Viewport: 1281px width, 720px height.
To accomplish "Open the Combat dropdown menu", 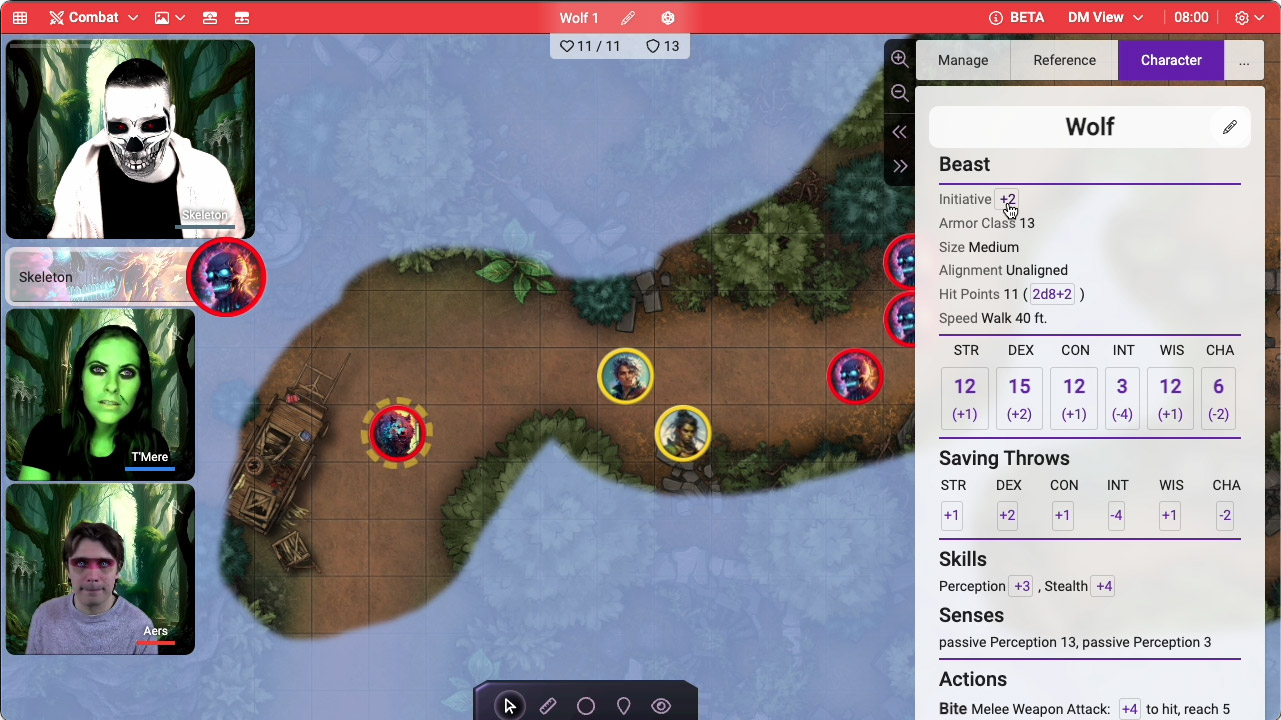I will coord(93,18).
